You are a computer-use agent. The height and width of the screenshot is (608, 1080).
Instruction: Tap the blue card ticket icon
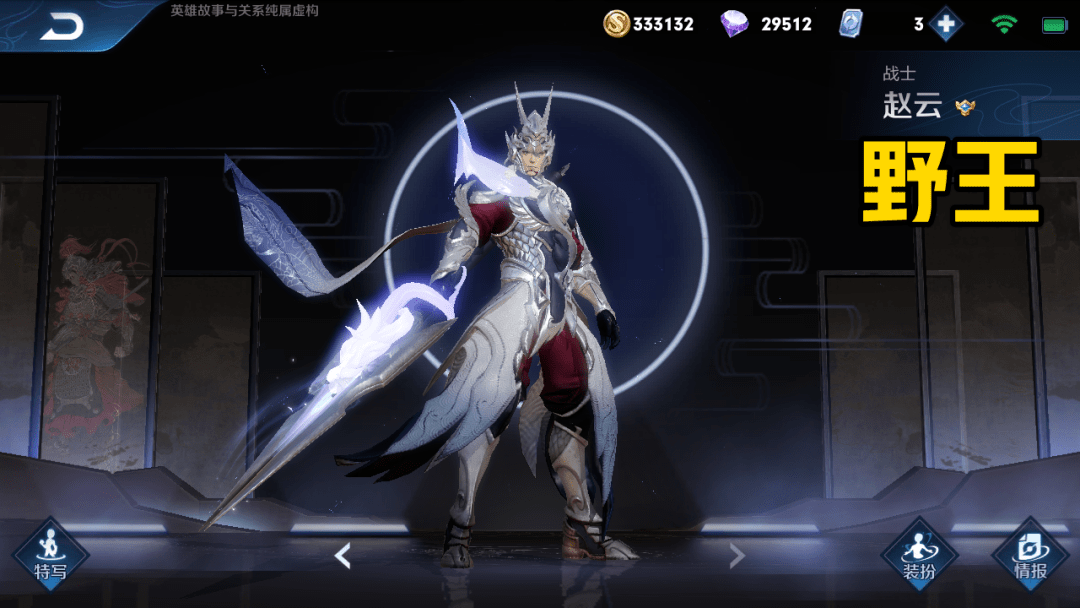pyautogui.click(x=850, y=24)
